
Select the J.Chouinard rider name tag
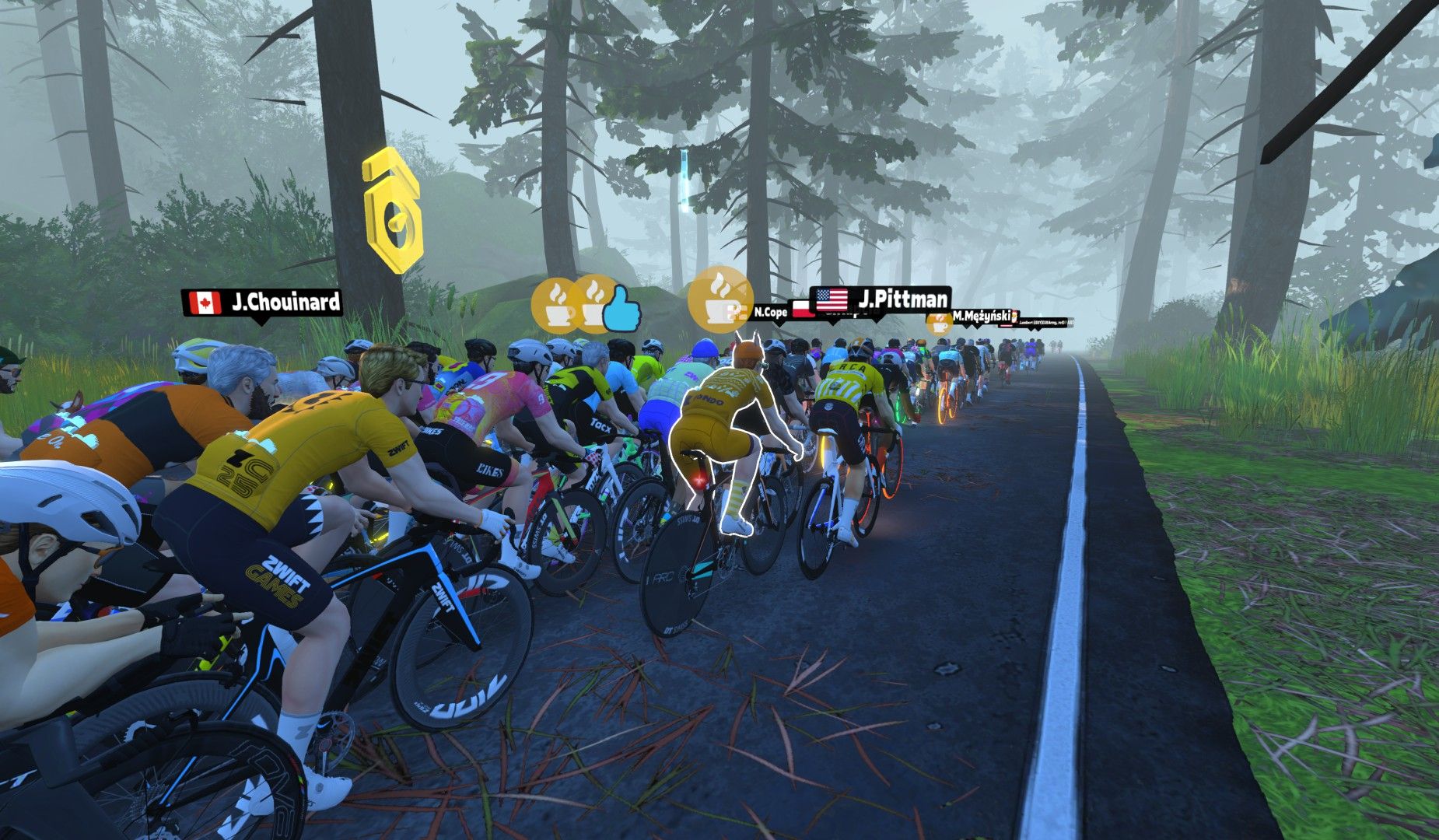point(262,303)
